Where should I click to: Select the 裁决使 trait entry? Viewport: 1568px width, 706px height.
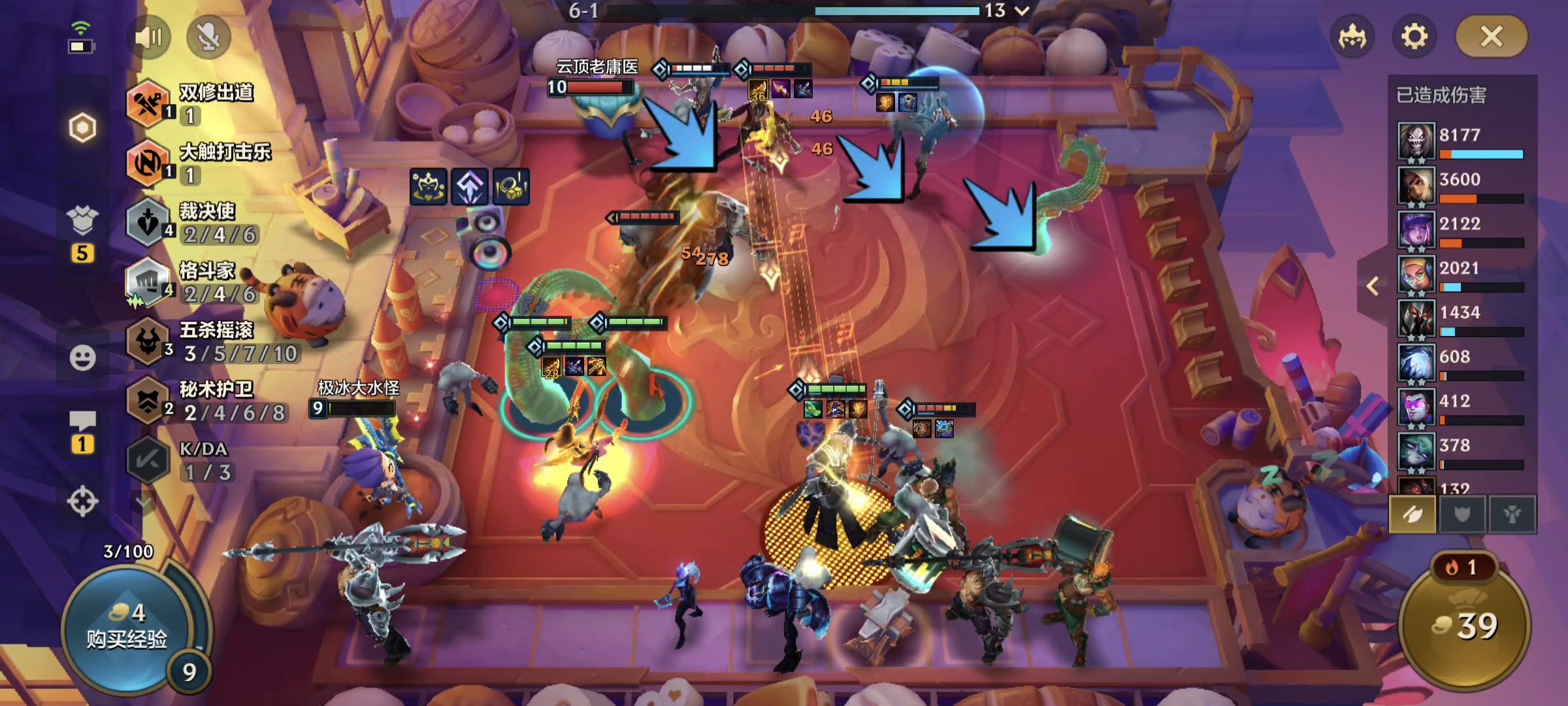coord(196,223)
